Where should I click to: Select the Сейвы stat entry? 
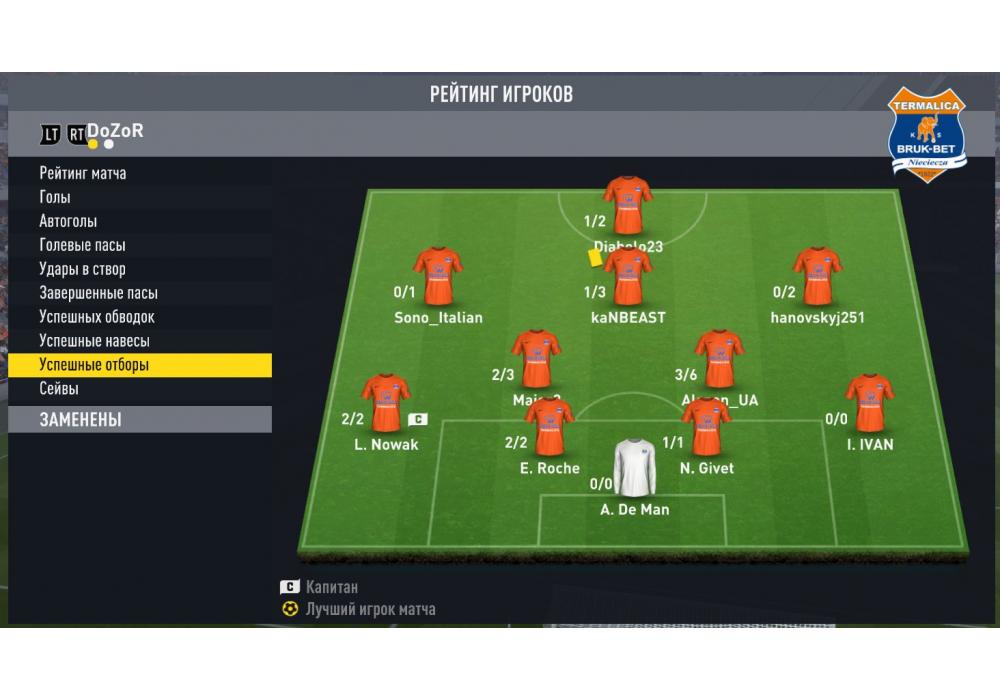click(59, 389)
